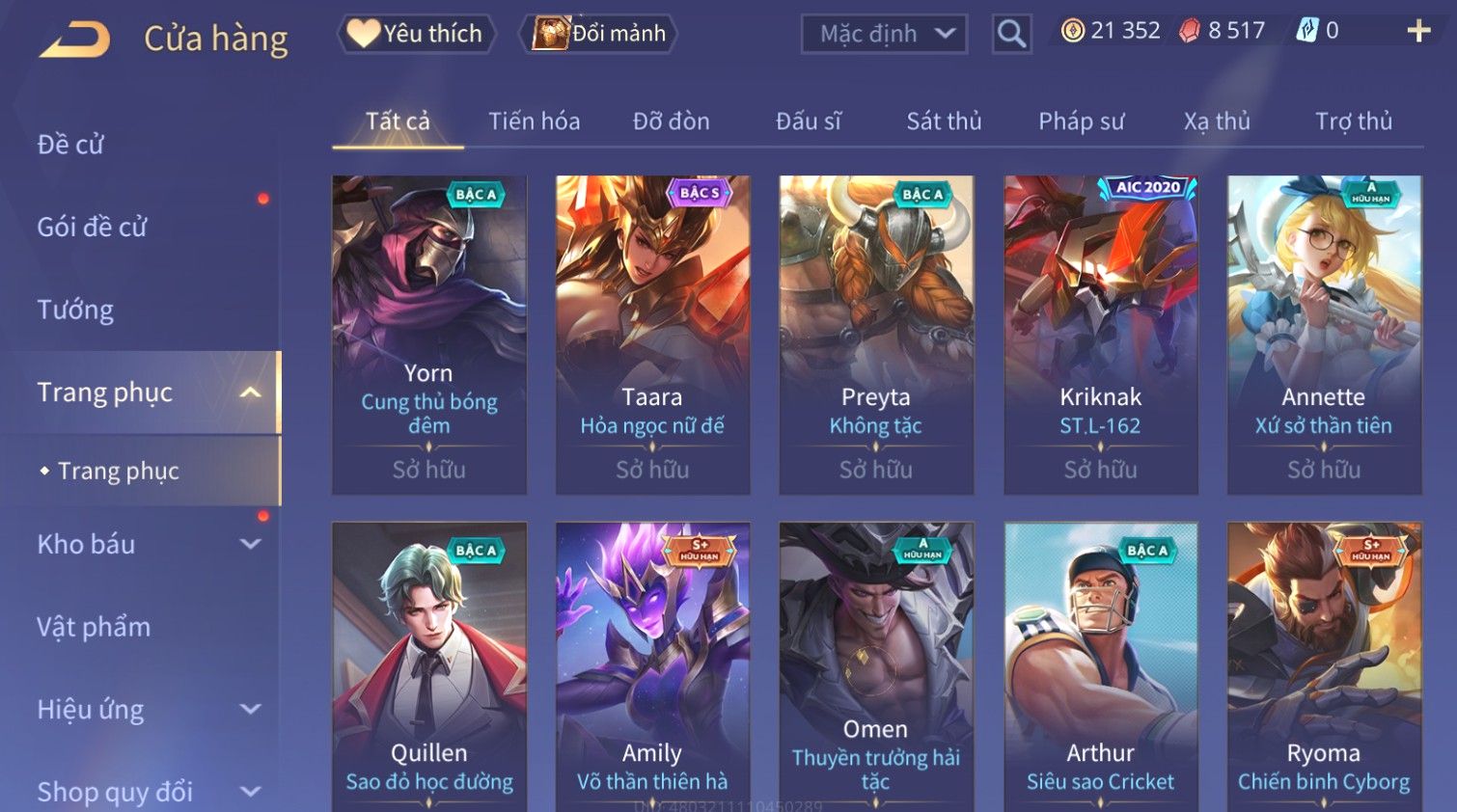The width and height of the screenshot is (1457, 812).
Task: Open the Đổi mảnh exchange
Action: click(600, 34)
